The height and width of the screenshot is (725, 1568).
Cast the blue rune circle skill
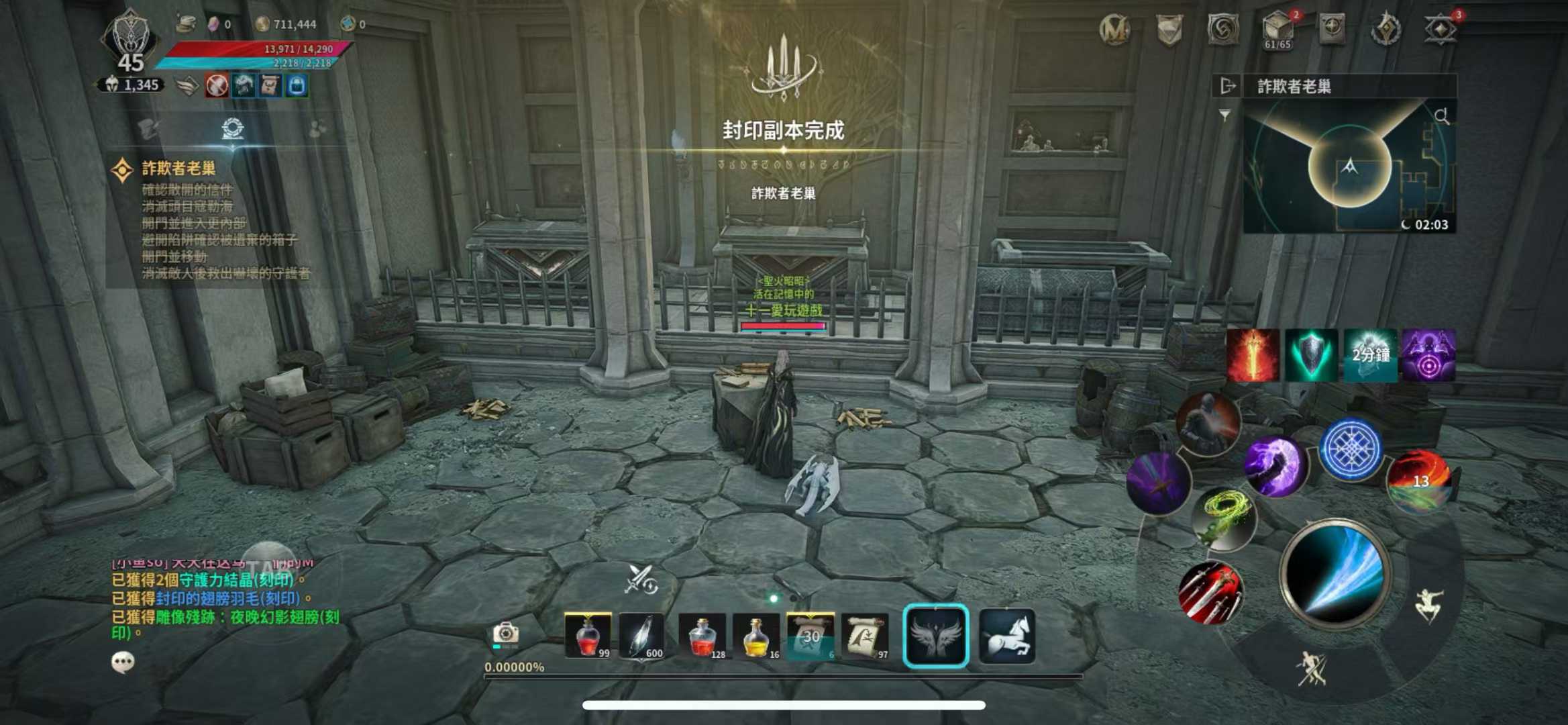click(1350, 449)
